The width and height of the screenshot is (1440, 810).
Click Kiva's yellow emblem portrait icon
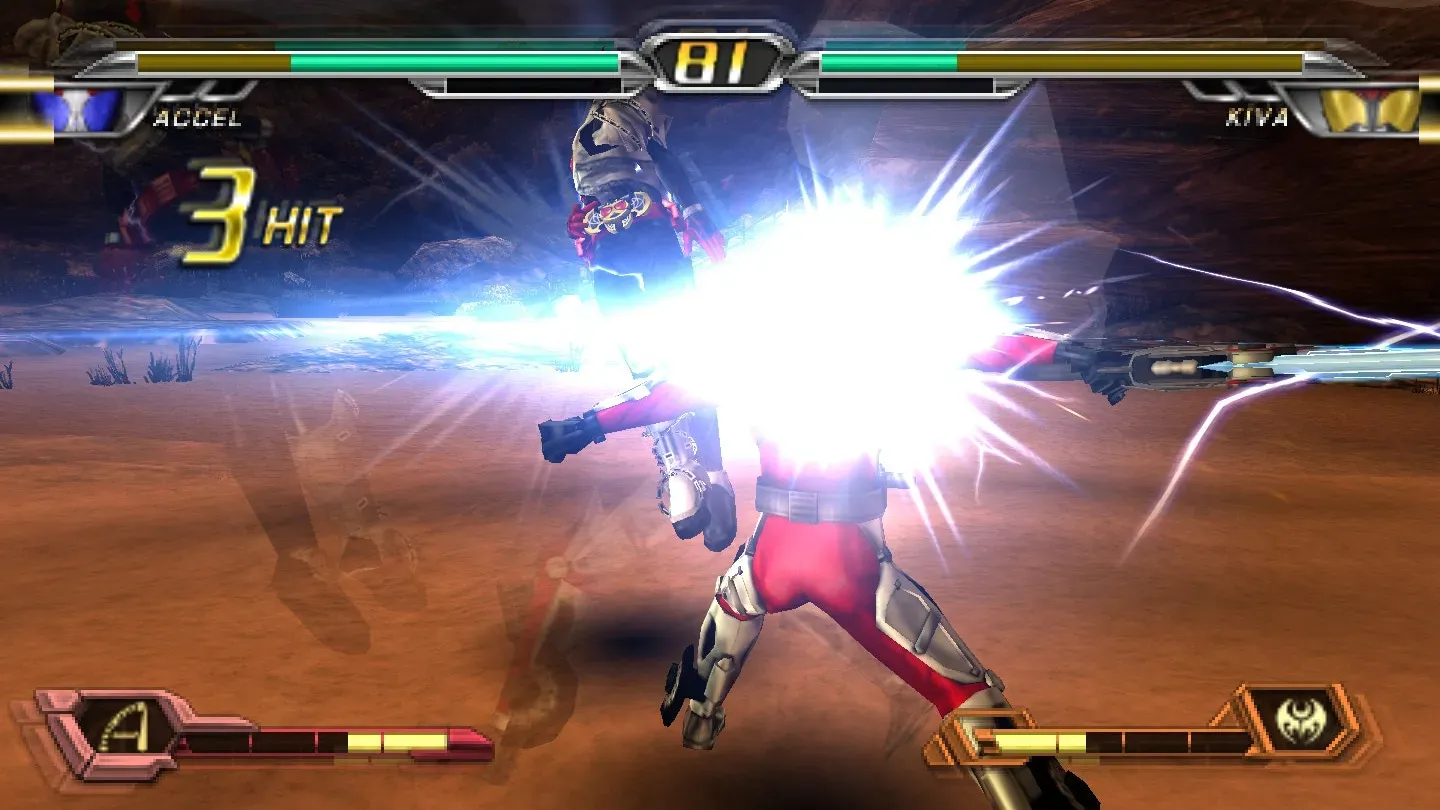tap(1372, 109)
